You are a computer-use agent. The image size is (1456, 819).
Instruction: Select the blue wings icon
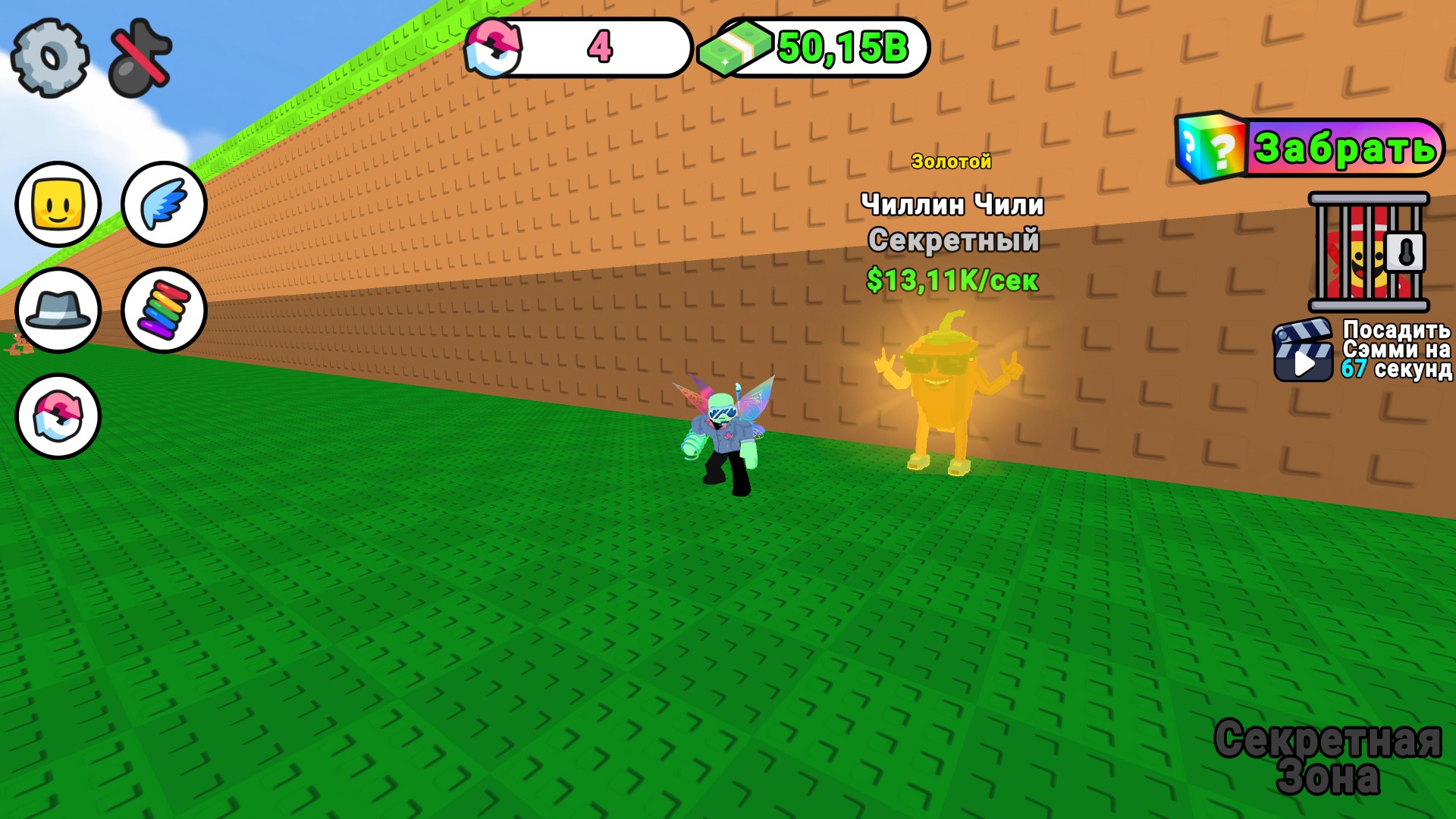click(162, 205)
